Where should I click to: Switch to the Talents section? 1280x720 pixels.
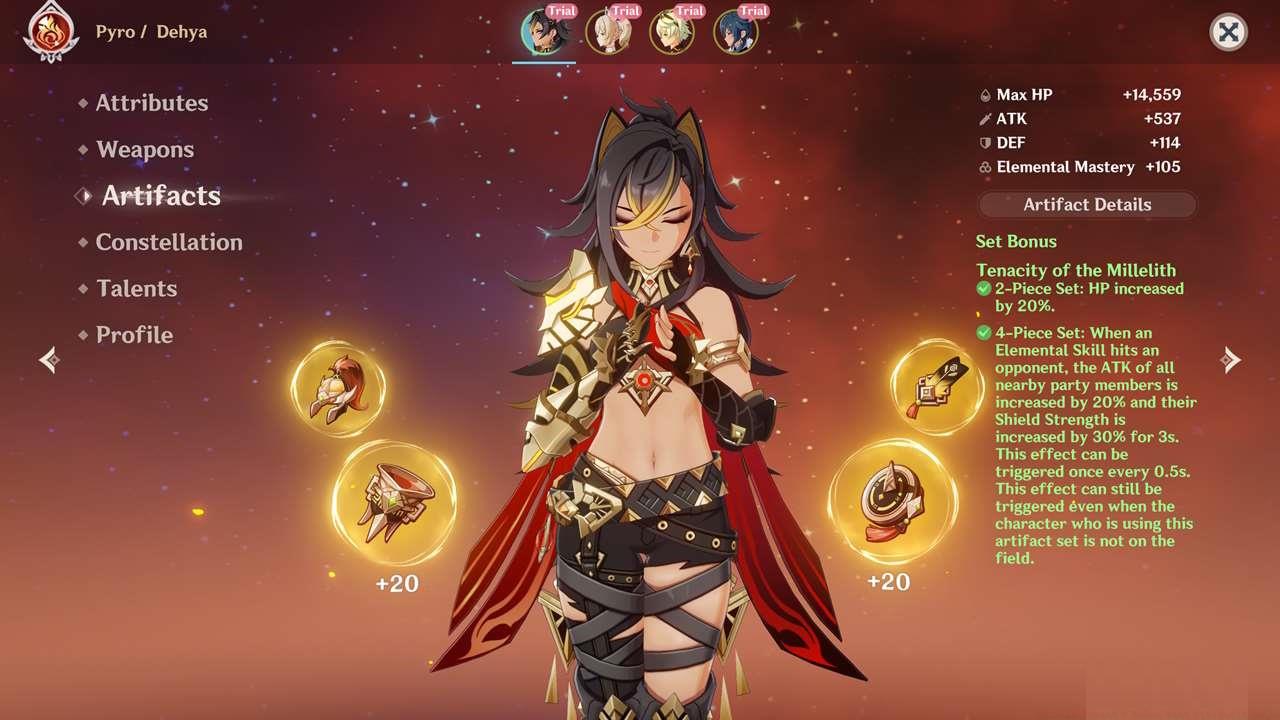point(135,288)
